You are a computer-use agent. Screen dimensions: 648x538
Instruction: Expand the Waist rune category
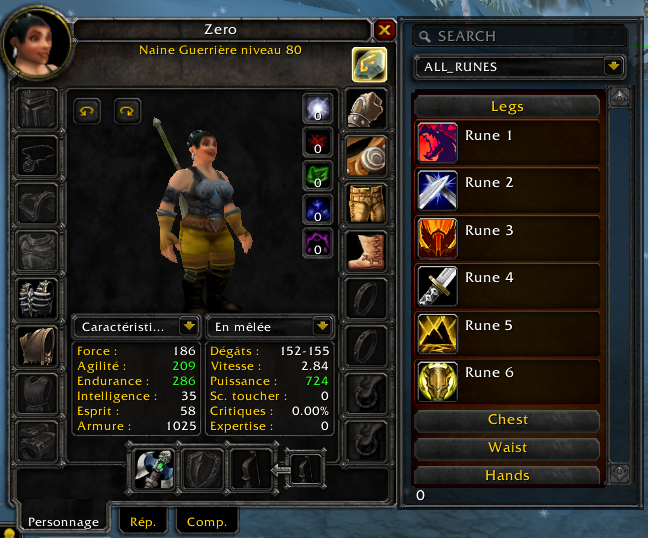pos(507,448)
